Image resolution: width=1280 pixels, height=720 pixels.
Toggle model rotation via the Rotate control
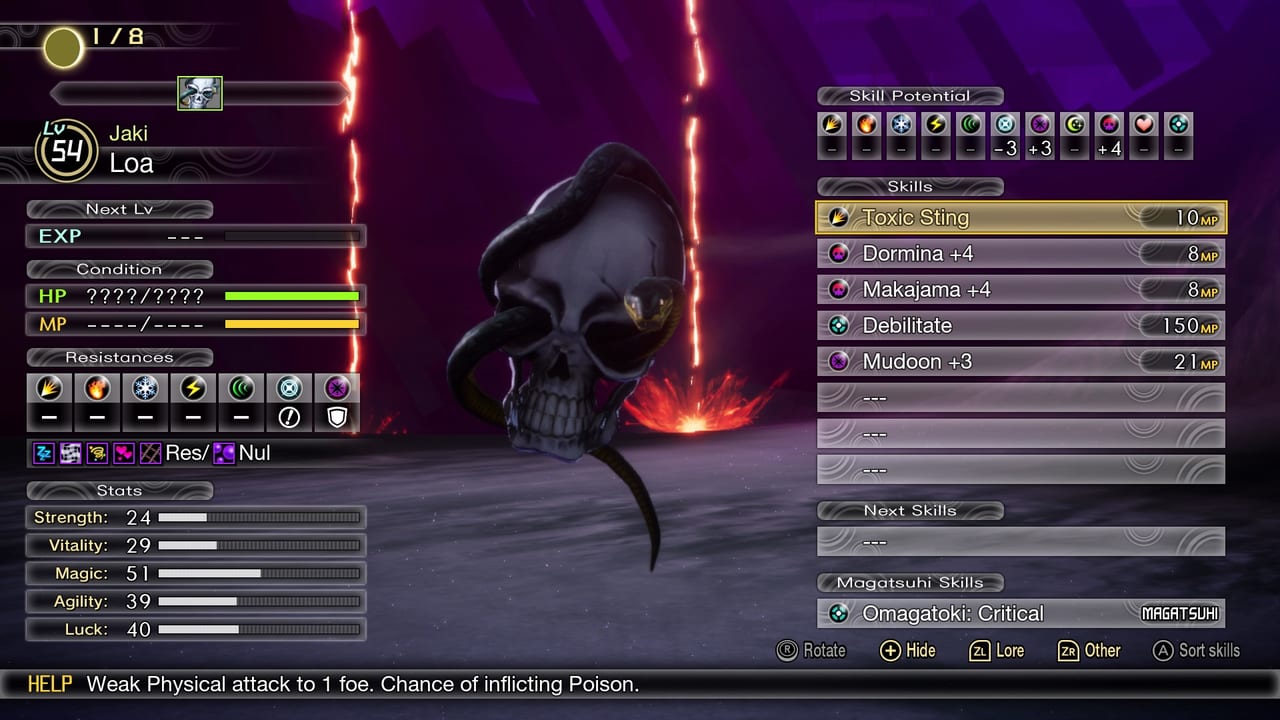(x=813, y=650)
